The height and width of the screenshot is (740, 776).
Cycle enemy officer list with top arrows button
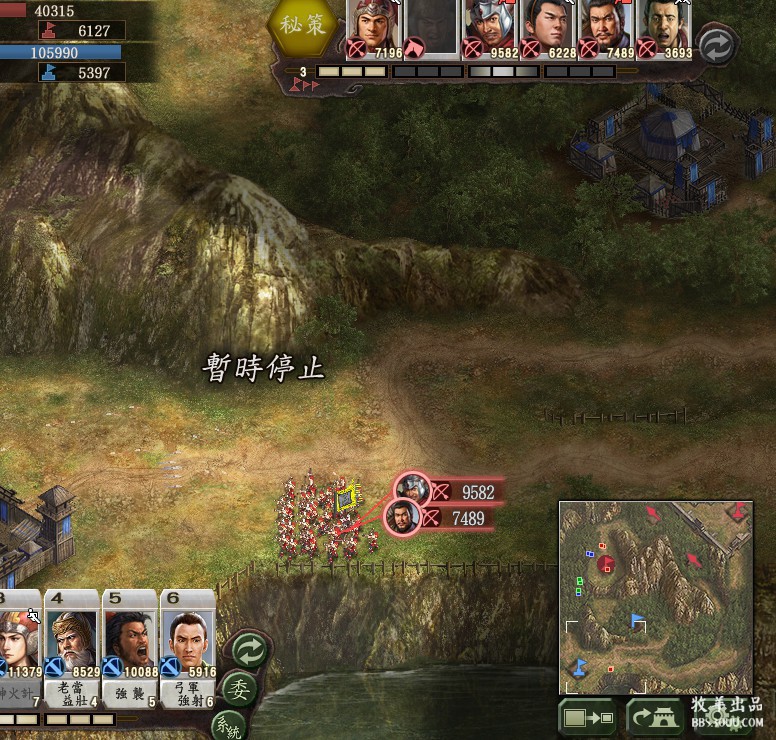click(717, 46)
